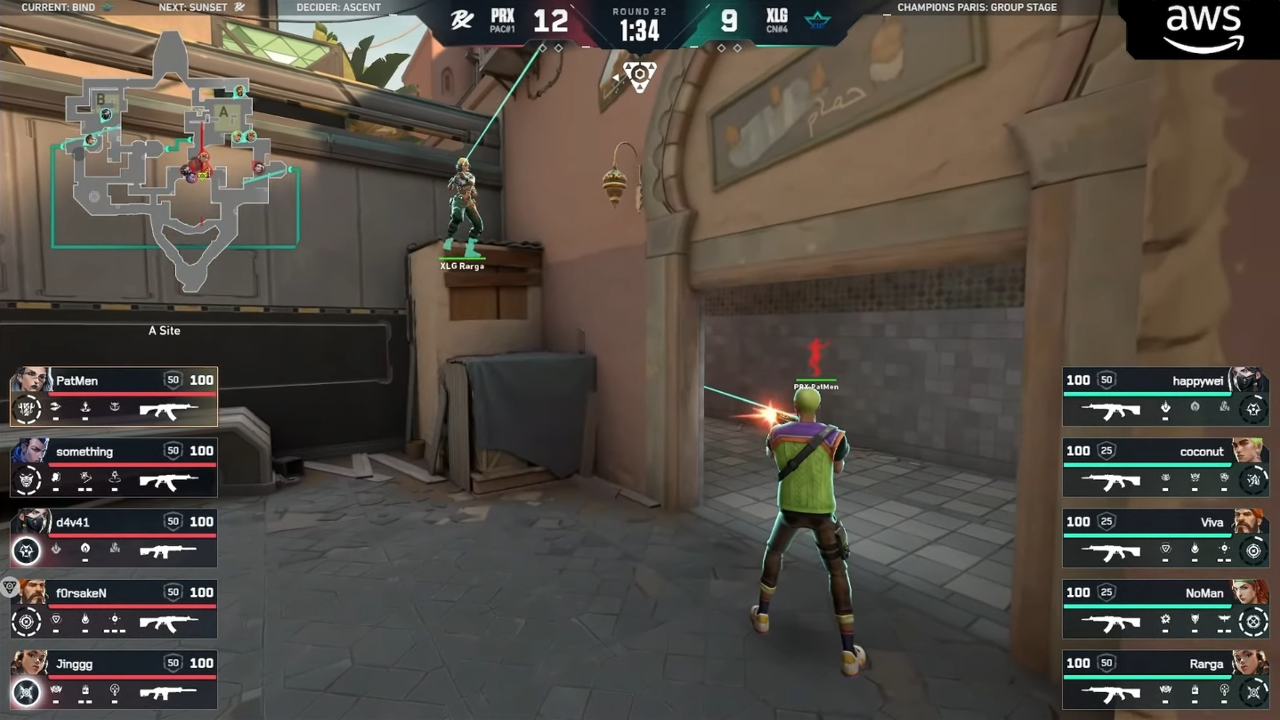Click Jinggg's rifle weapon icon

167,692
